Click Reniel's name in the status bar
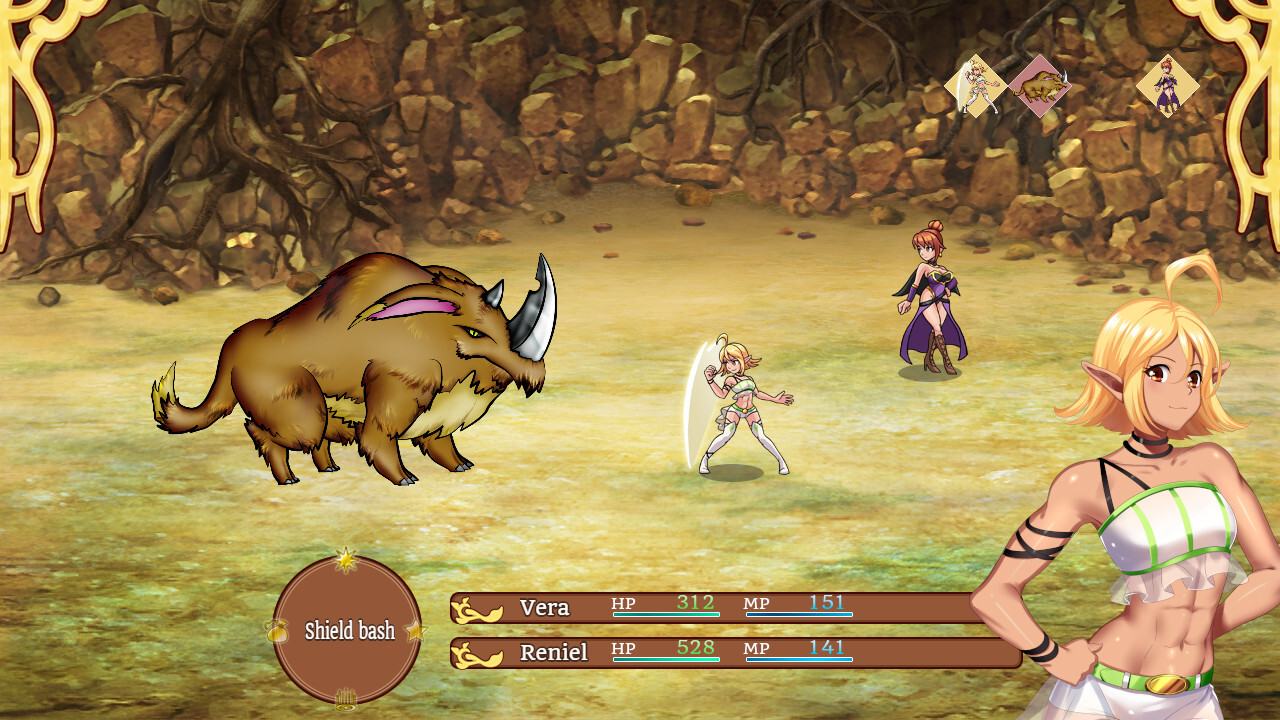The width and height of the screenshot is (1280, 720). (554, 652)
